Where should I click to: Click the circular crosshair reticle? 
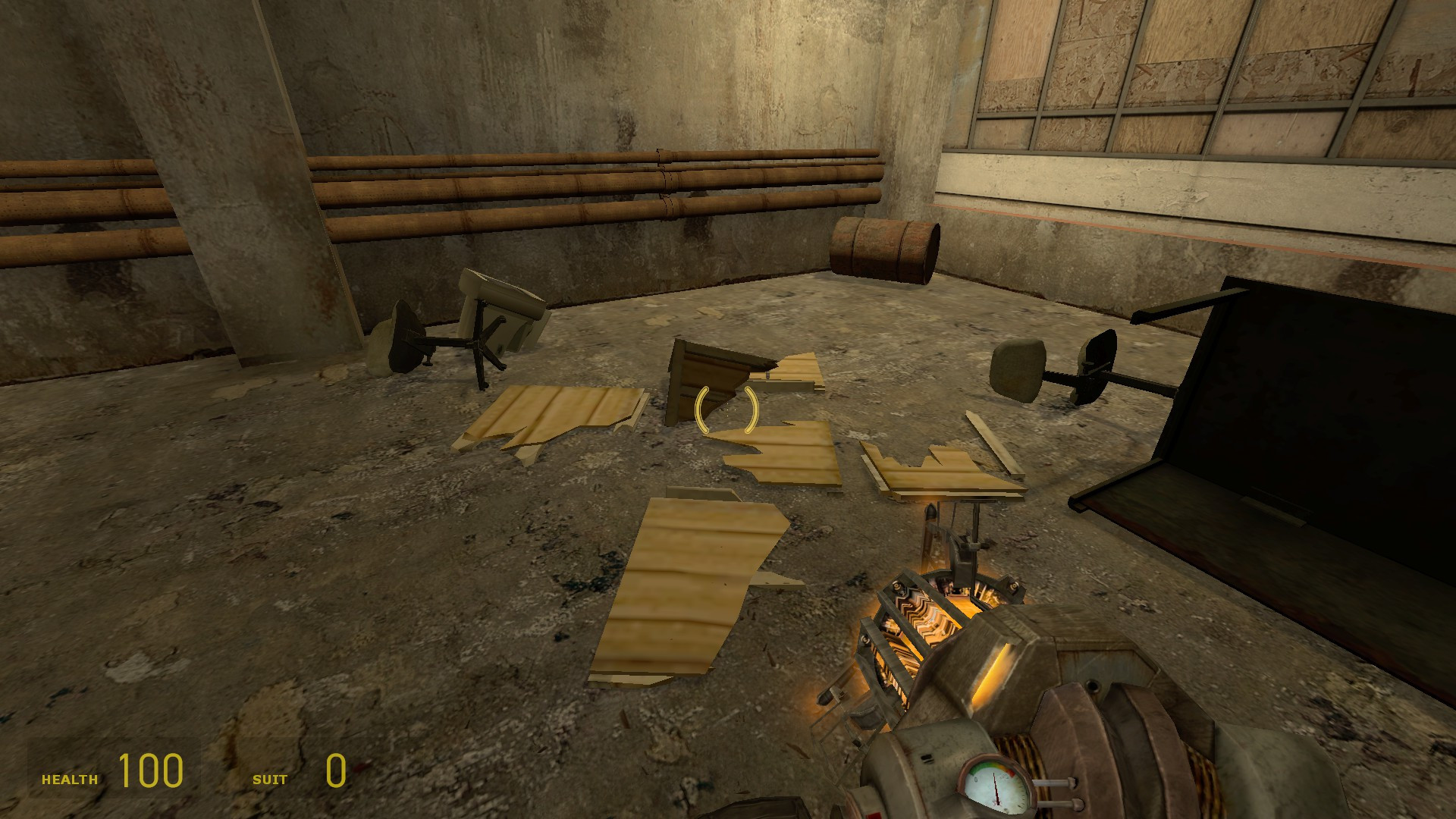point(726,410)
